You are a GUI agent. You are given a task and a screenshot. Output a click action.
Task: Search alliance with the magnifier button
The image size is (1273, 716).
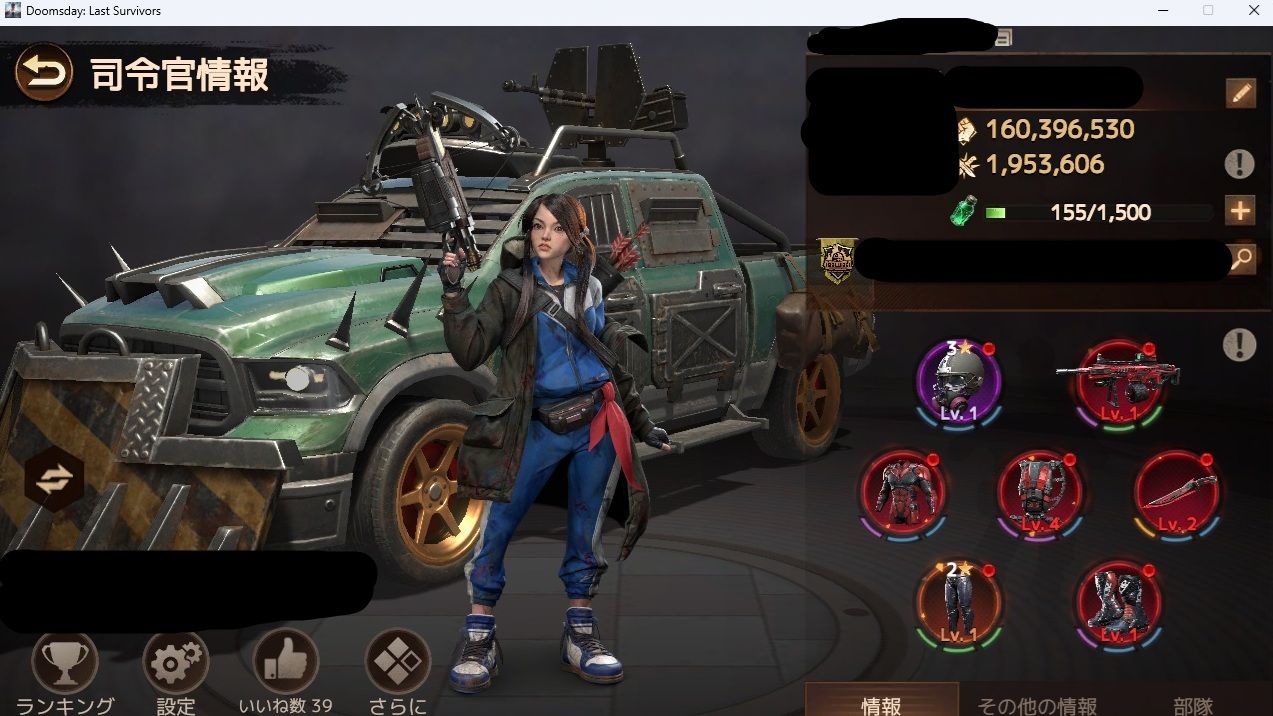point(1240,259)
